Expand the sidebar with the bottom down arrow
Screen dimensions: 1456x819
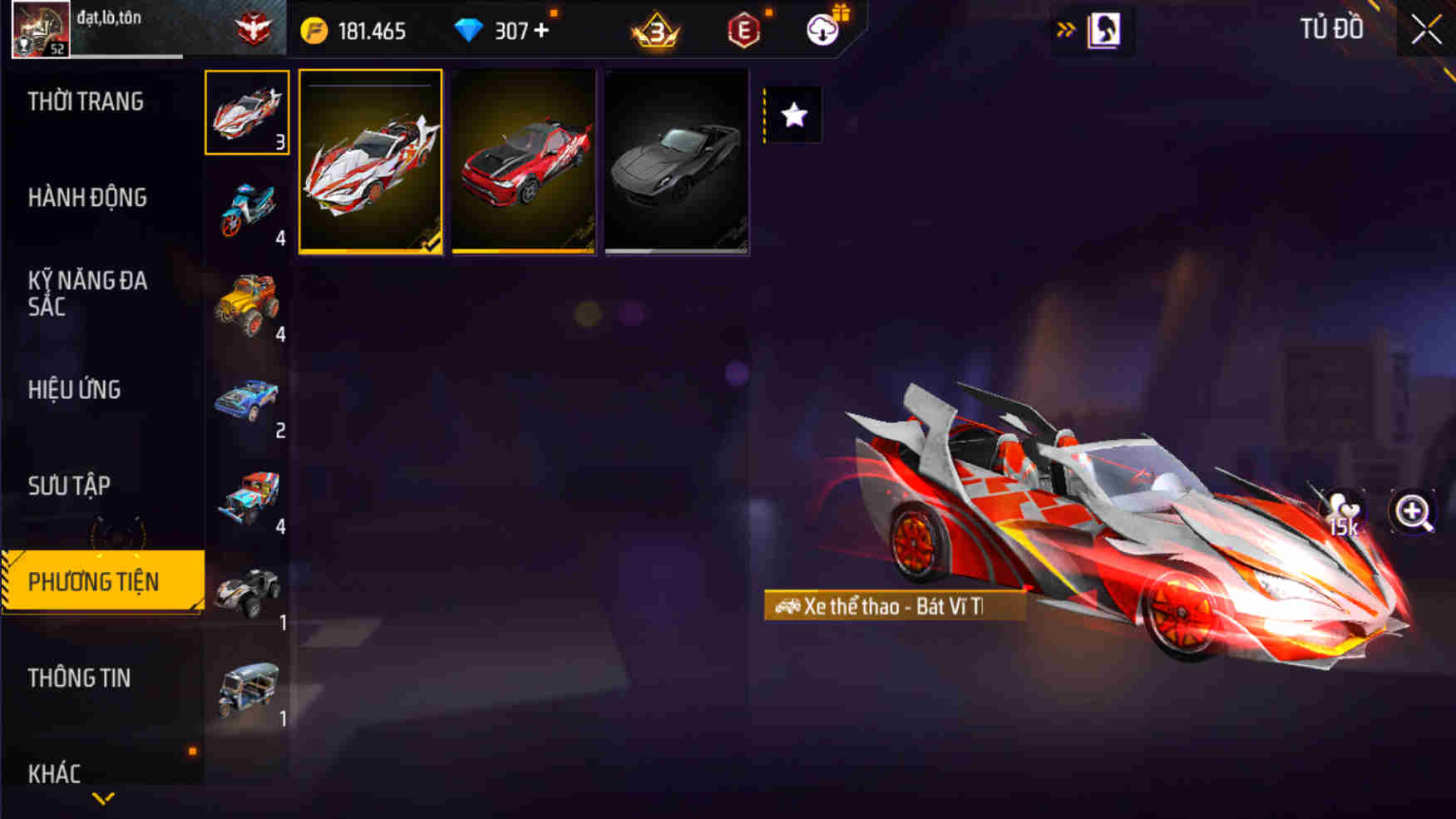pyautogui.click(x=102, y=797)
